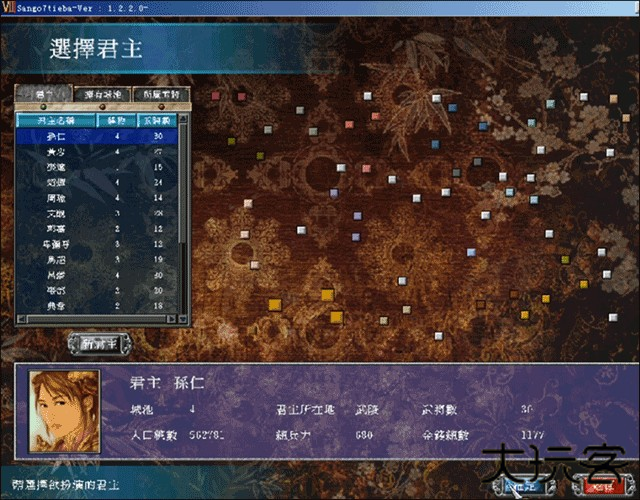Open the middle tab above the ruler list
The height and width of the screenshot is (500, 640).
tap(103, 94)
